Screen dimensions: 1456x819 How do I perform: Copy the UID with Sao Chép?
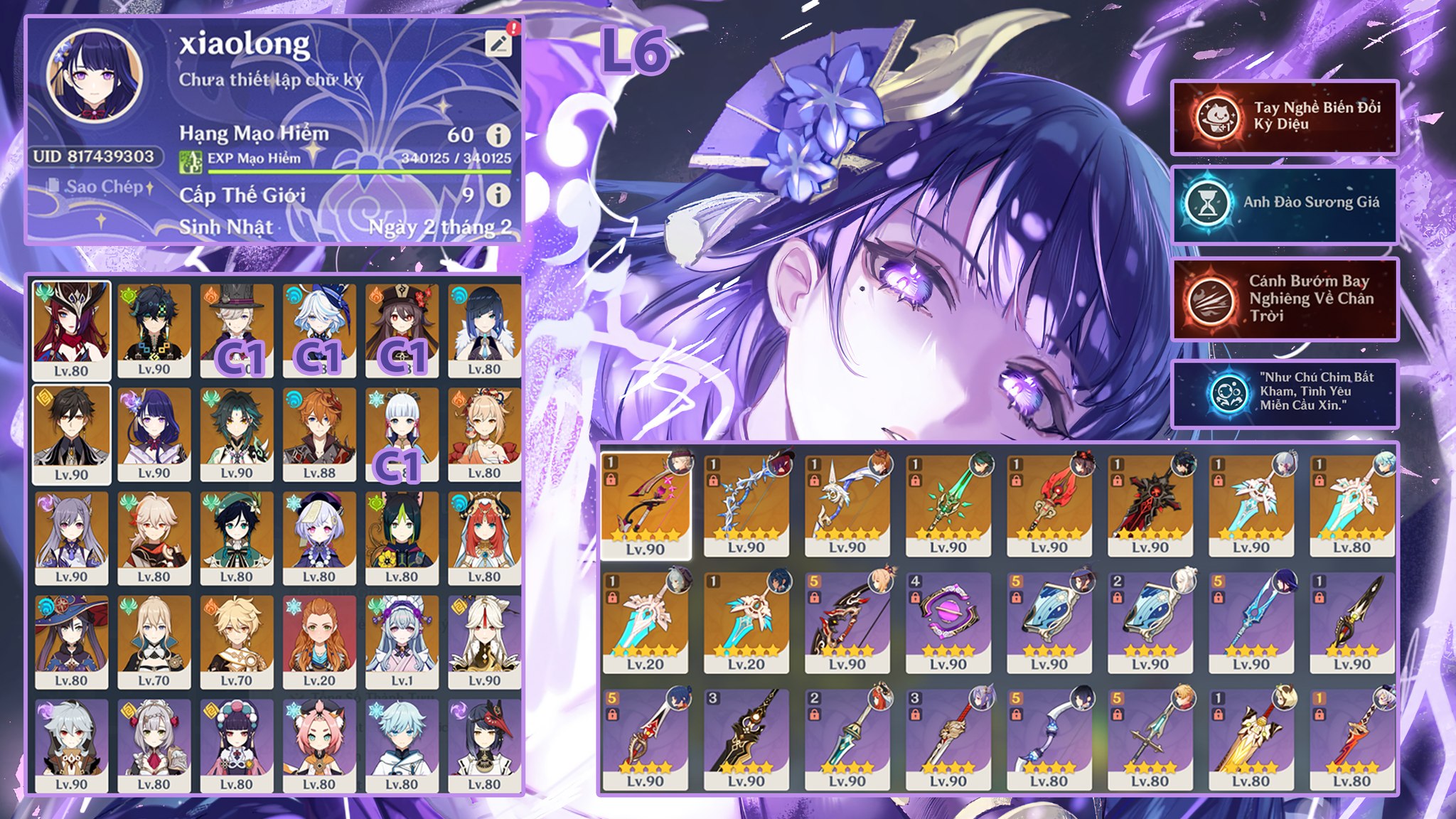100,187
